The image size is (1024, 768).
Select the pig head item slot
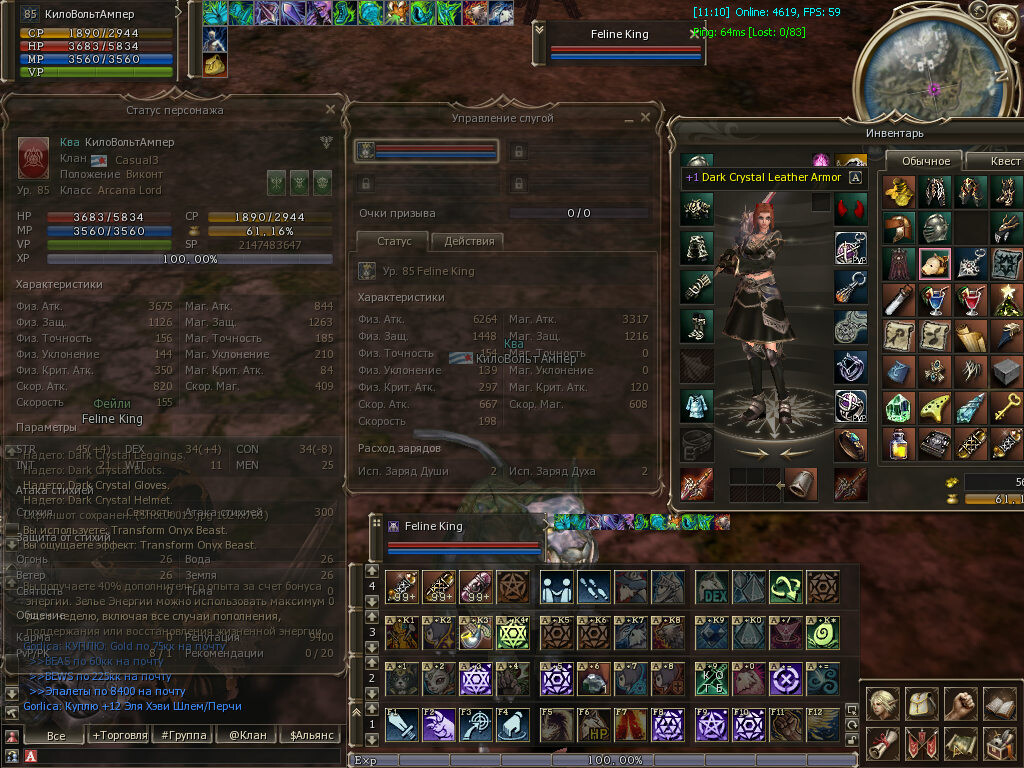(934, 263)
